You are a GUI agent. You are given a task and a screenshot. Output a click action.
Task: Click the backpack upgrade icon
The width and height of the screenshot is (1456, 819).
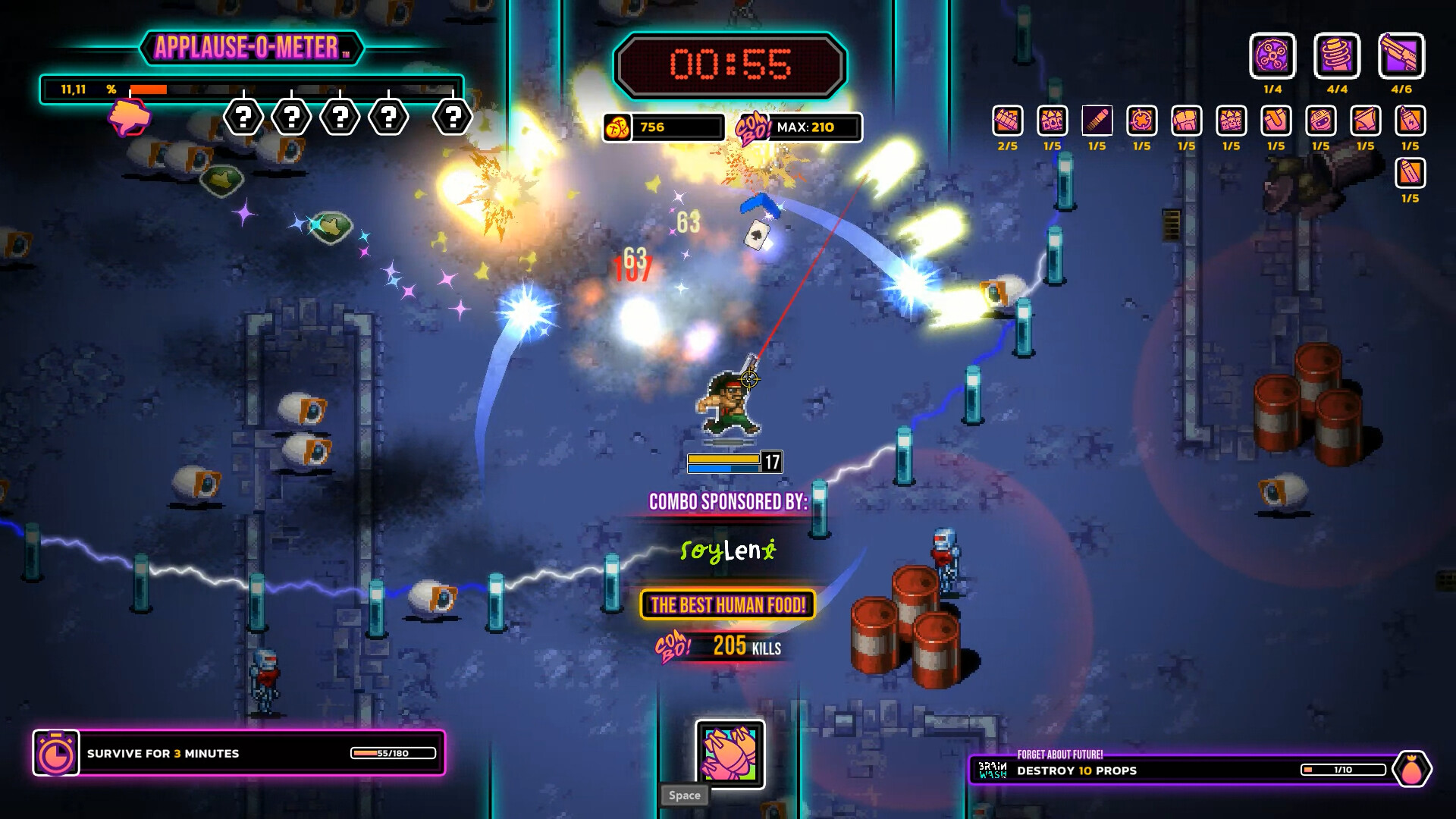[x=1186, y=121]
